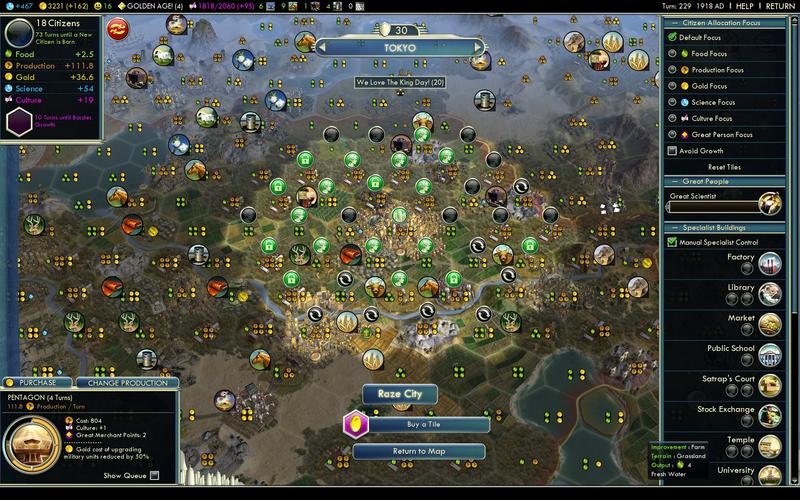The width and height of the screenshot is (800, 500).
Task: Toggle the Show Queue checkbox
Action: tap(154, 475)
